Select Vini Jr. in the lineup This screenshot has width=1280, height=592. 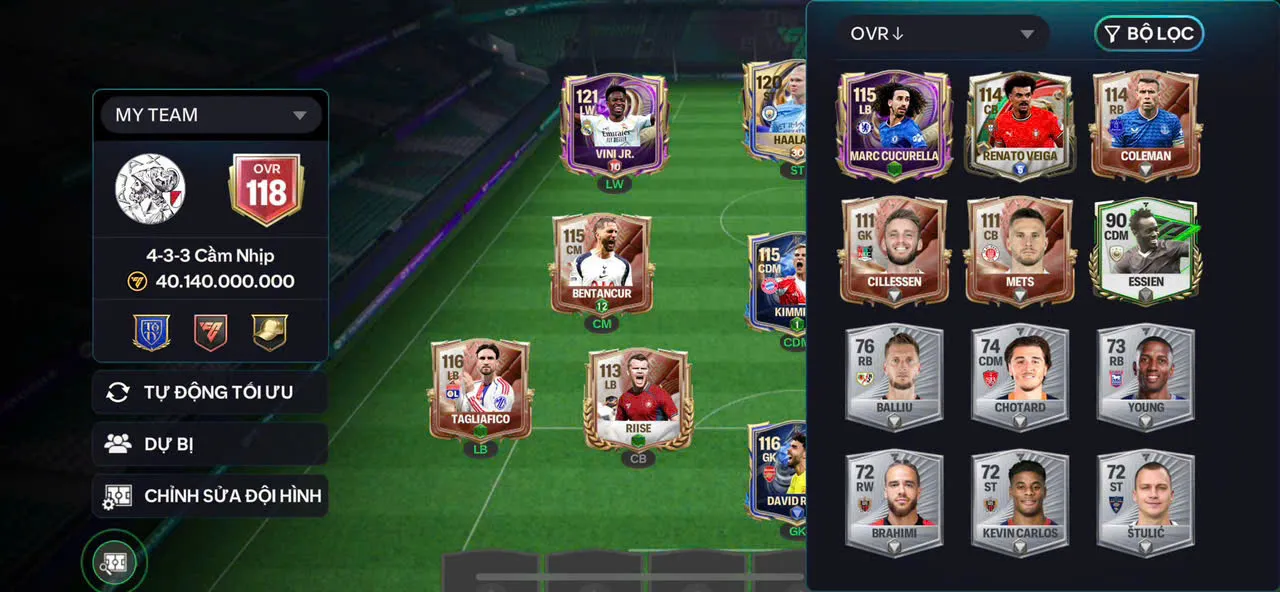coord(614,127)
